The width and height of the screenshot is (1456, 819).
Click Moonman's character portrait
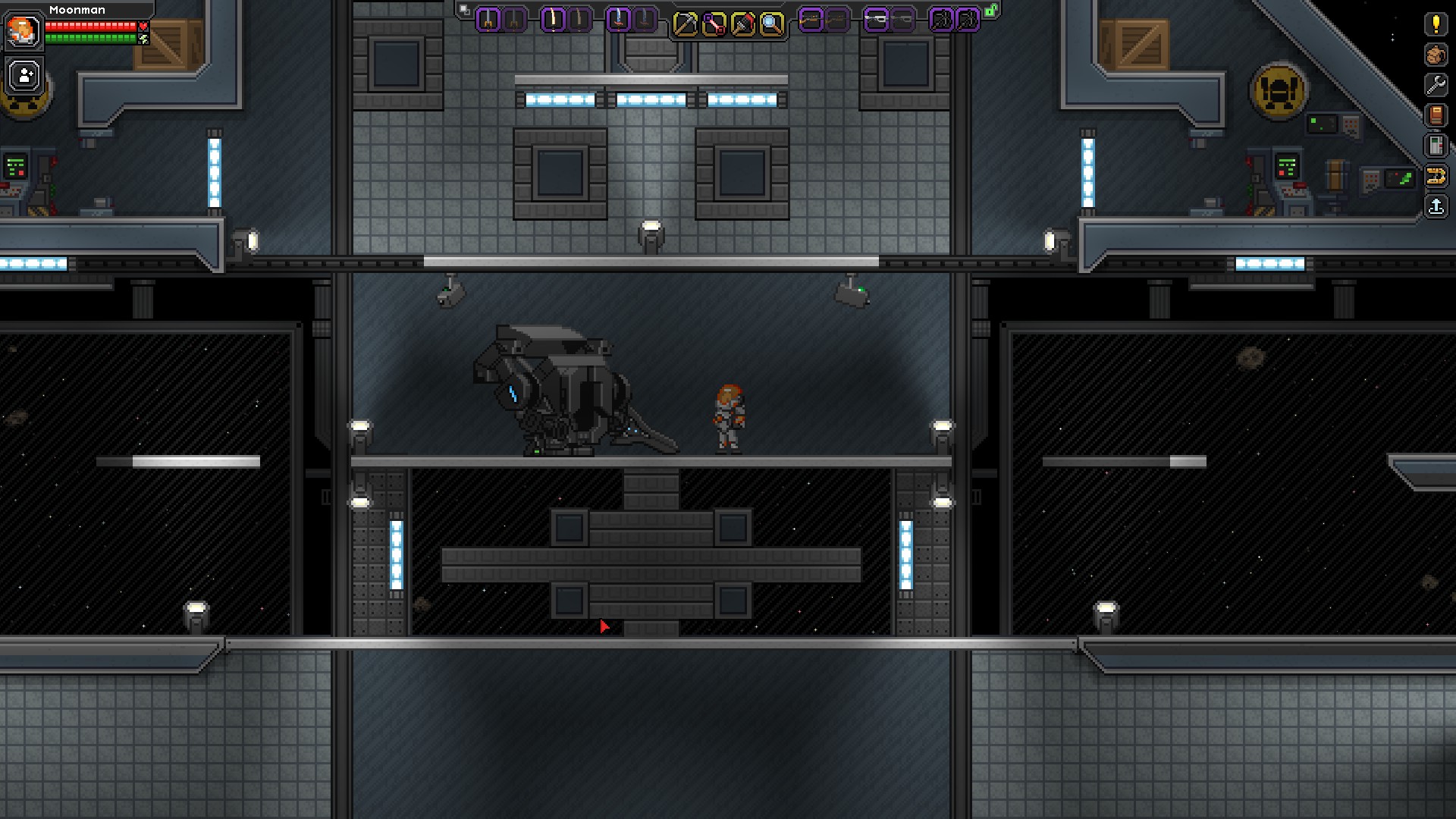(x=23, y=30)
